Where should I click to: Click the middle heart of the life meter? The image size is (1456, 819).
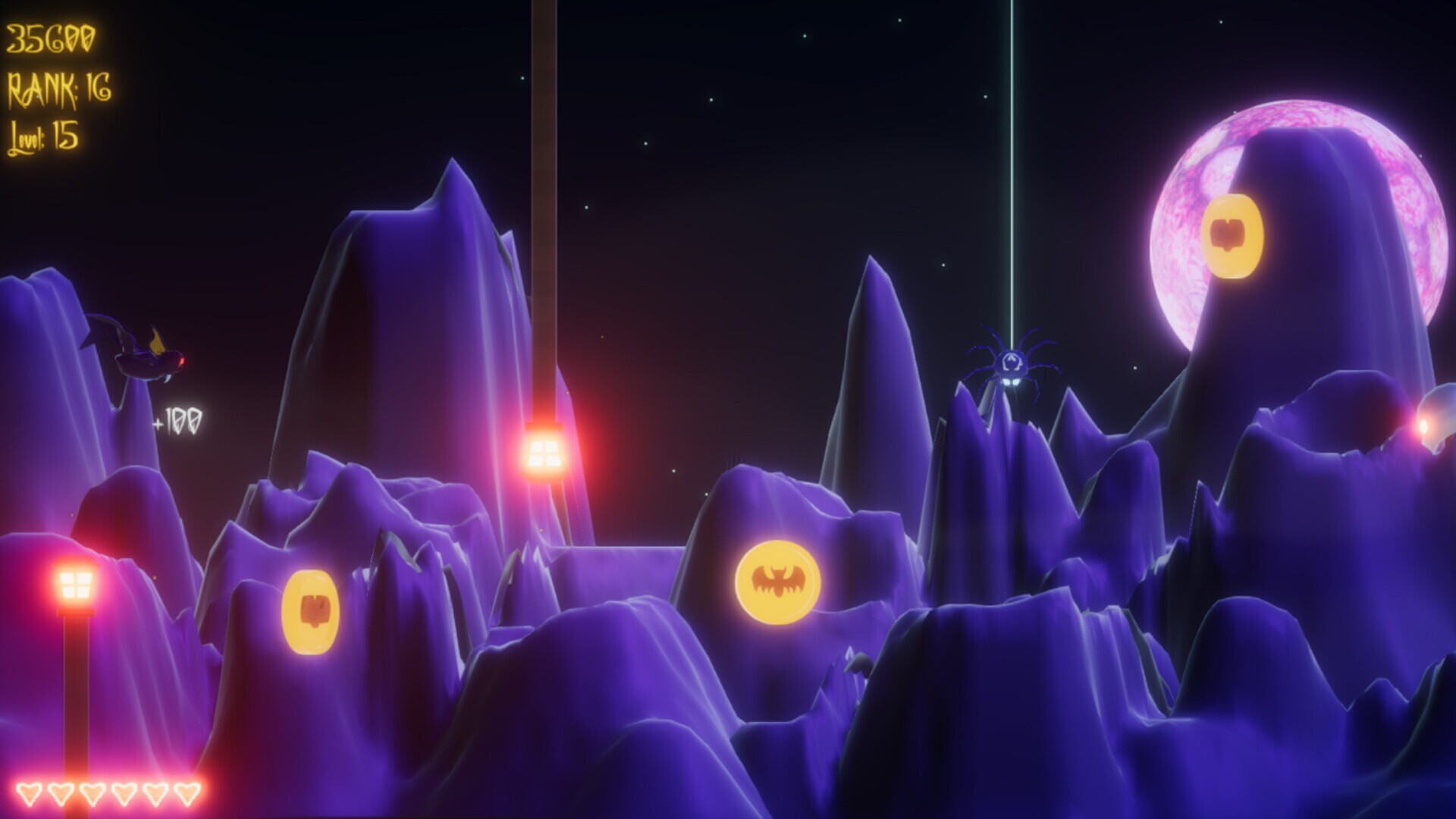(91, 793)
